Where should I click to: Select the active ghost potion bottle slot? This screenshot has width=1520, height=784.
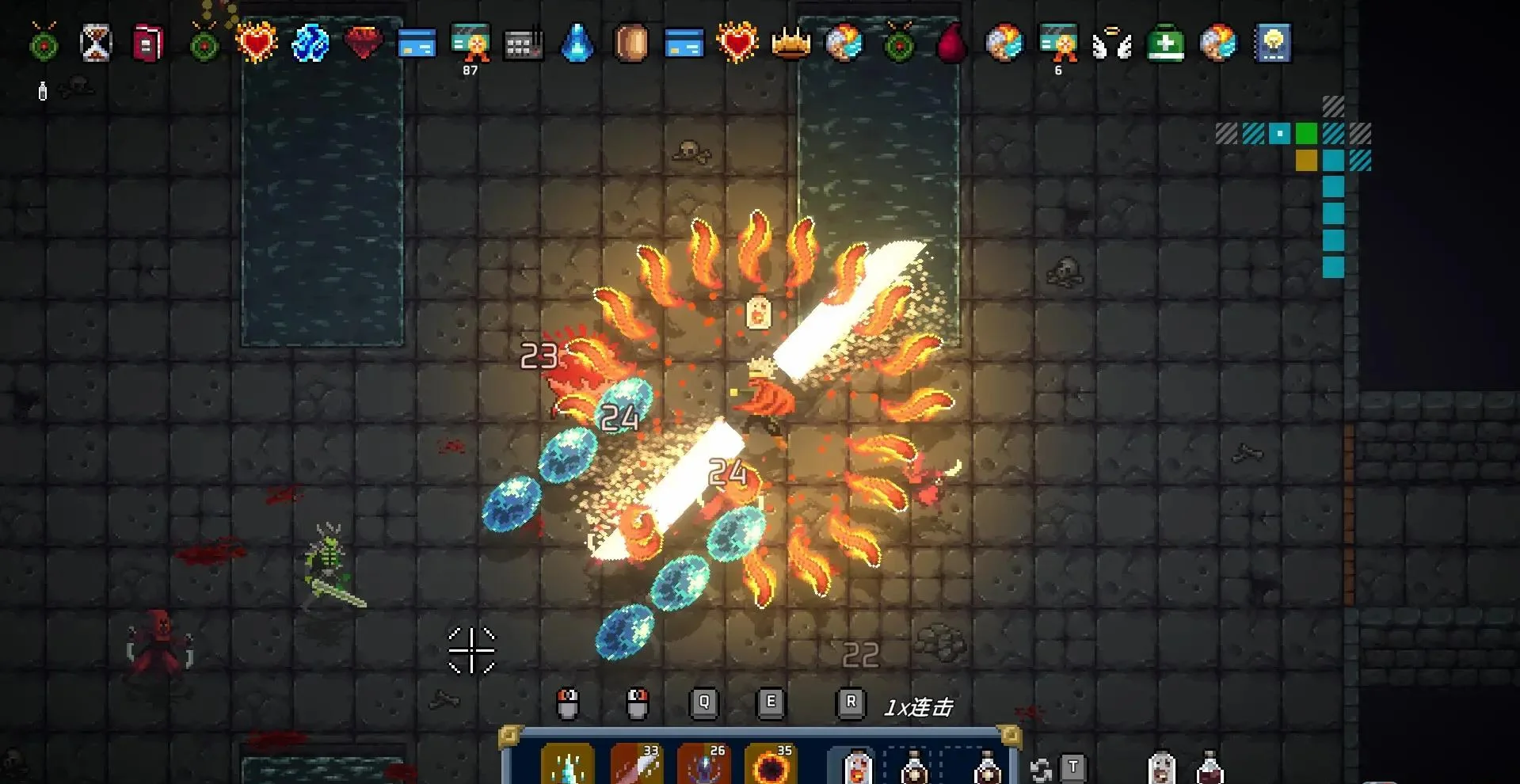[855, 767]
